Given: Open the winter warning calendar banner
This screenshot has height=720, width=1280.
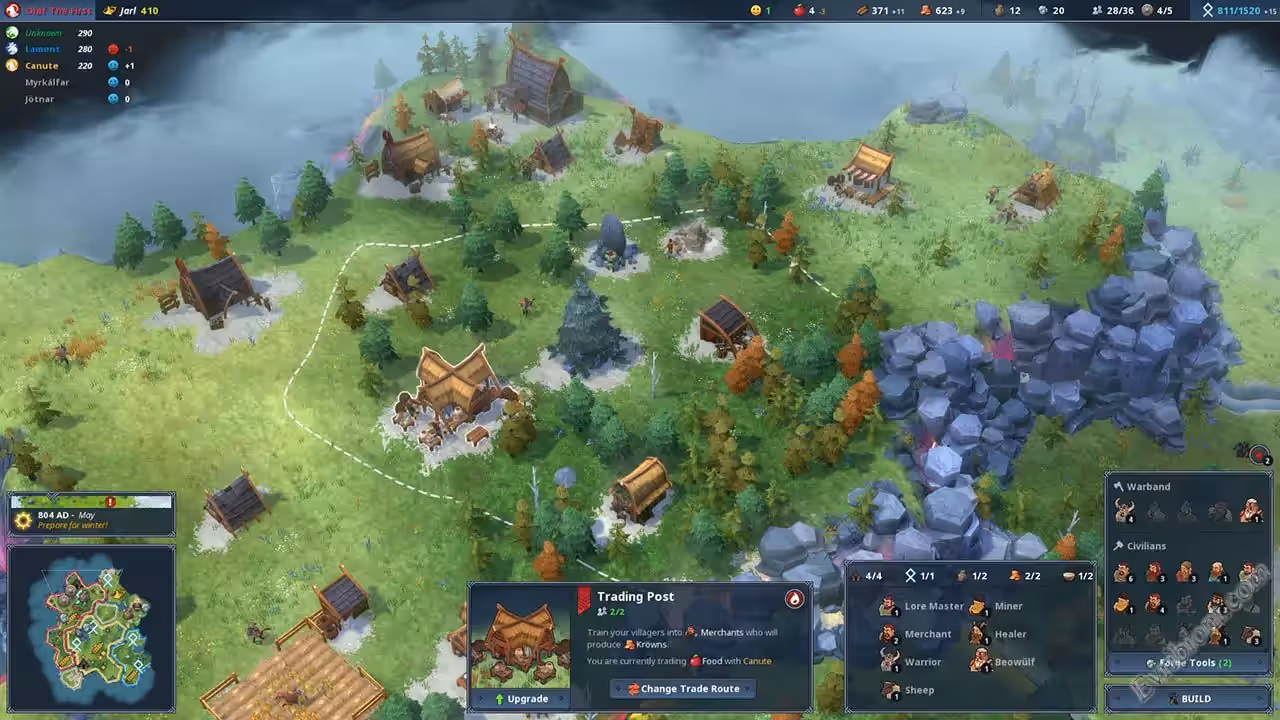Looking at the screenshot, I should click(x=92, y=515).
